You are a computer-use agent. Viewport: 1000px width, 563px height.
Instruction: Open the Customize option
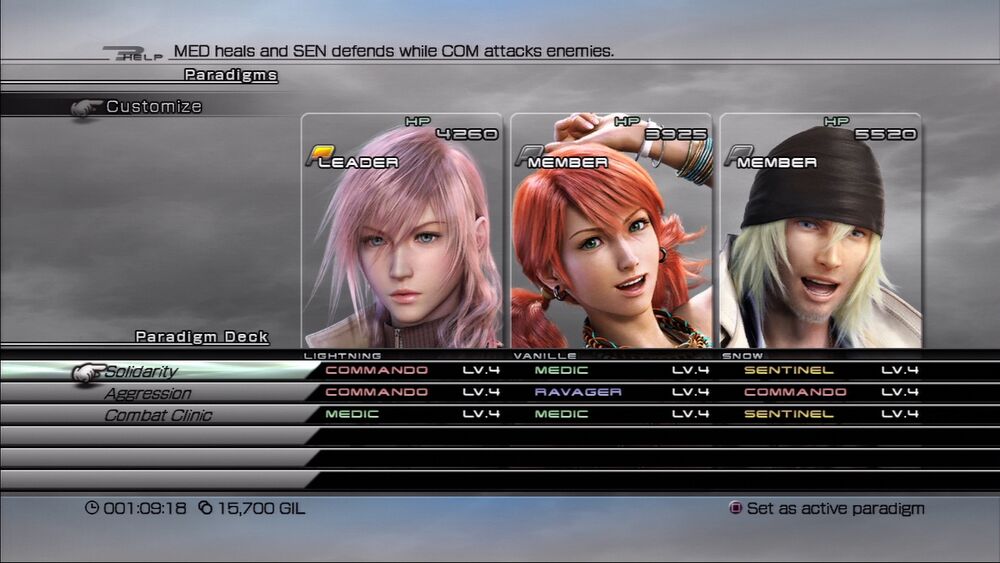click(x=153, y=106)
